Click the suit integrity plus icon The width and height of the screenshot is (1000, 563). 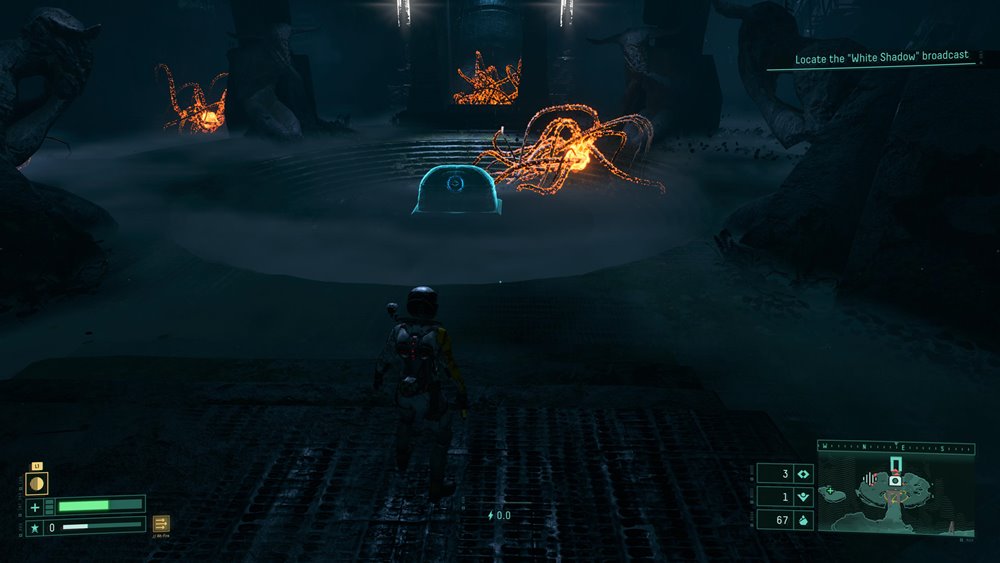(x=35, y=506)
